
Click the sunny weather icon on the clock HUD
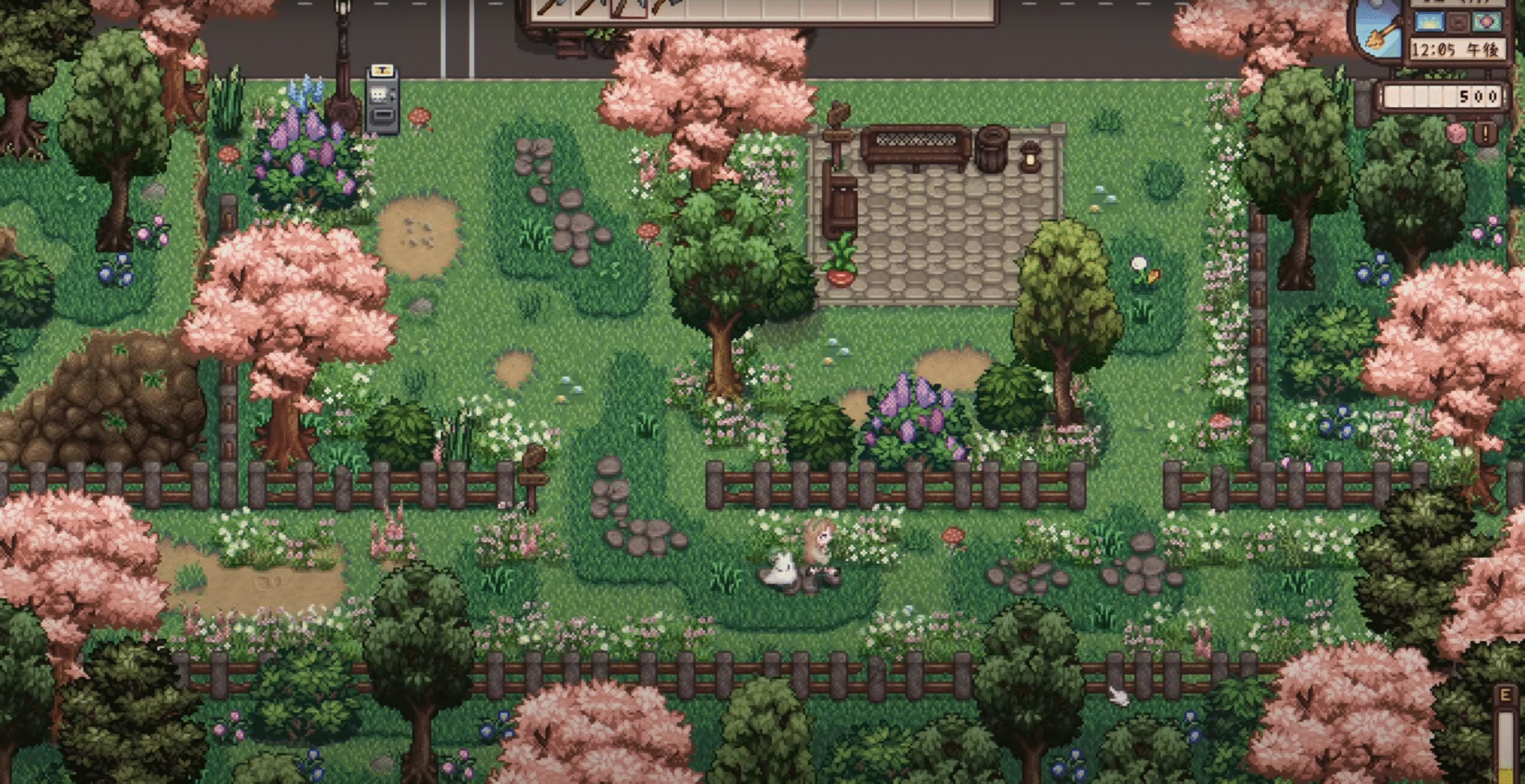pyautogui.click(x=1429, y=22)
